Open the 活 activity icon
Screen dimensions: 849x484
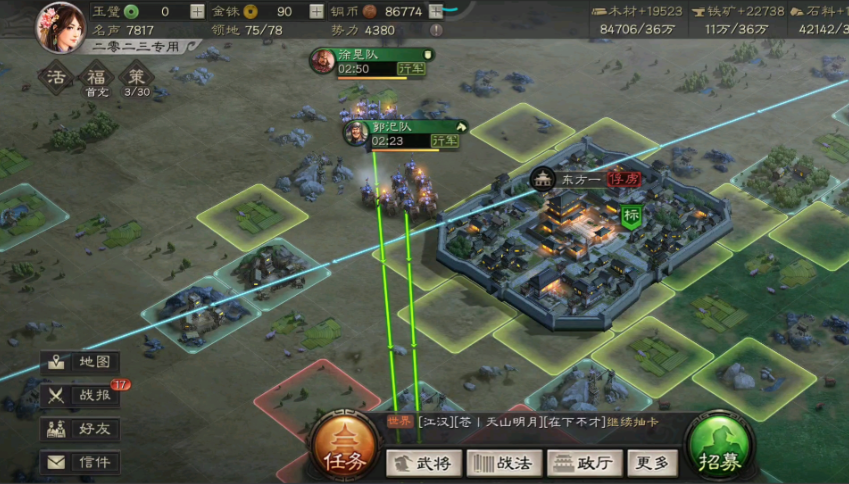pos(56,78)
